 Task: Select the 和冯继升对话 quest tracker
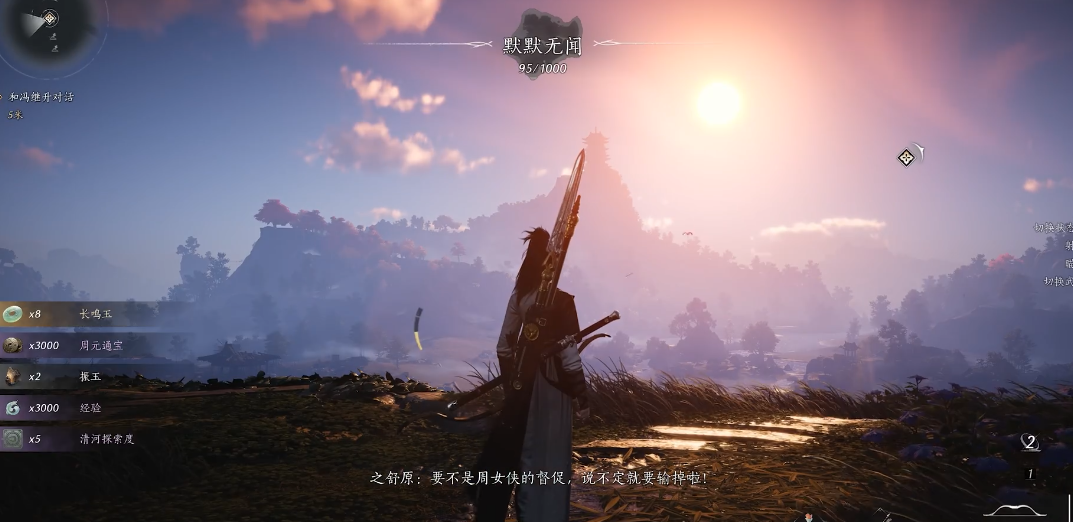[x=42, y=97]
